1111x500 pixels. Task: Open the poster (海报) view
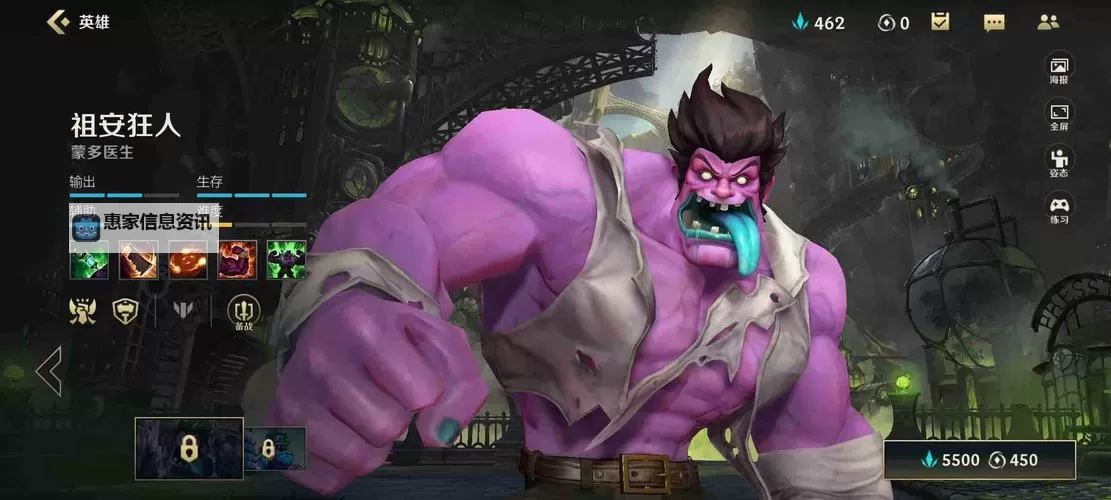coord(1058,68)
